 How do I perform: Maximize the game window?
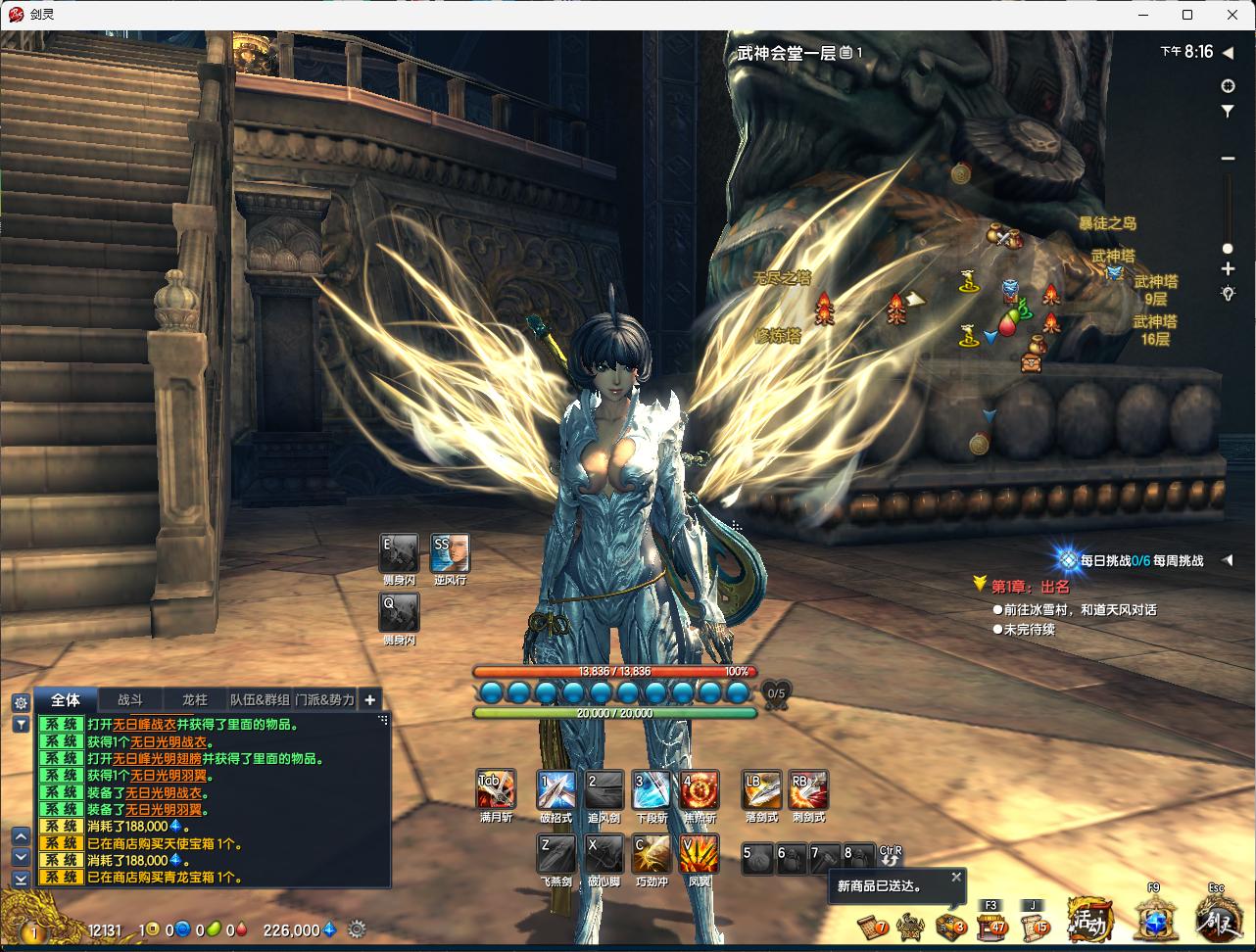(1187, 15)
